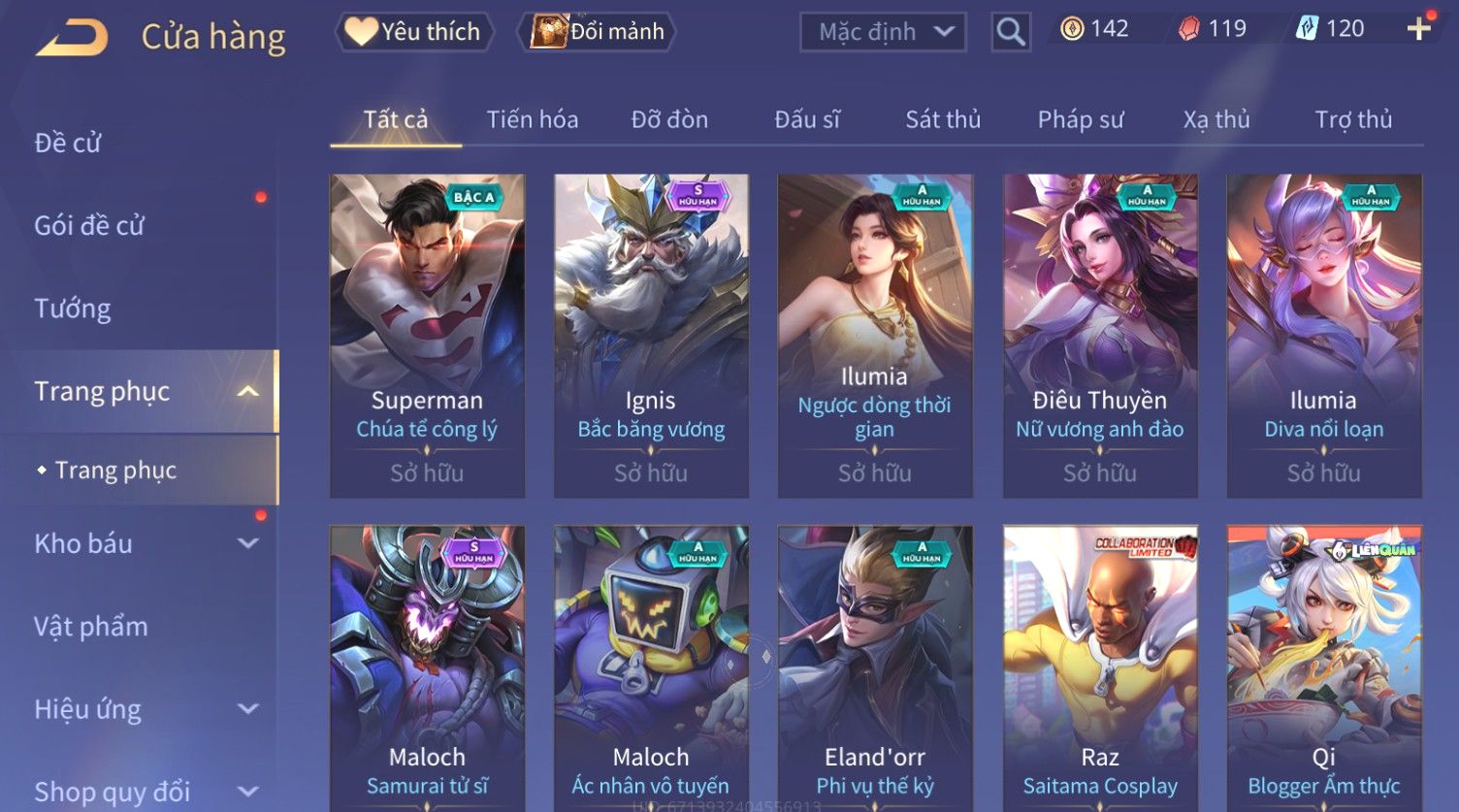The image size is (1459, 812).
Task: Open the Yêu thích favorites list
Action: click(x=414, y=32)
